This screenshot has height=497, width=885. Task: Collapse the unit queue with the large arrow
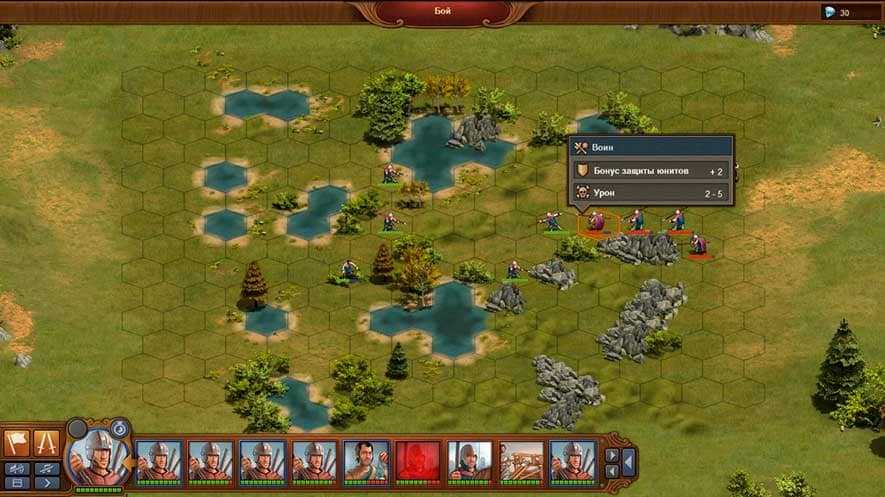click(x=629, y=463)
